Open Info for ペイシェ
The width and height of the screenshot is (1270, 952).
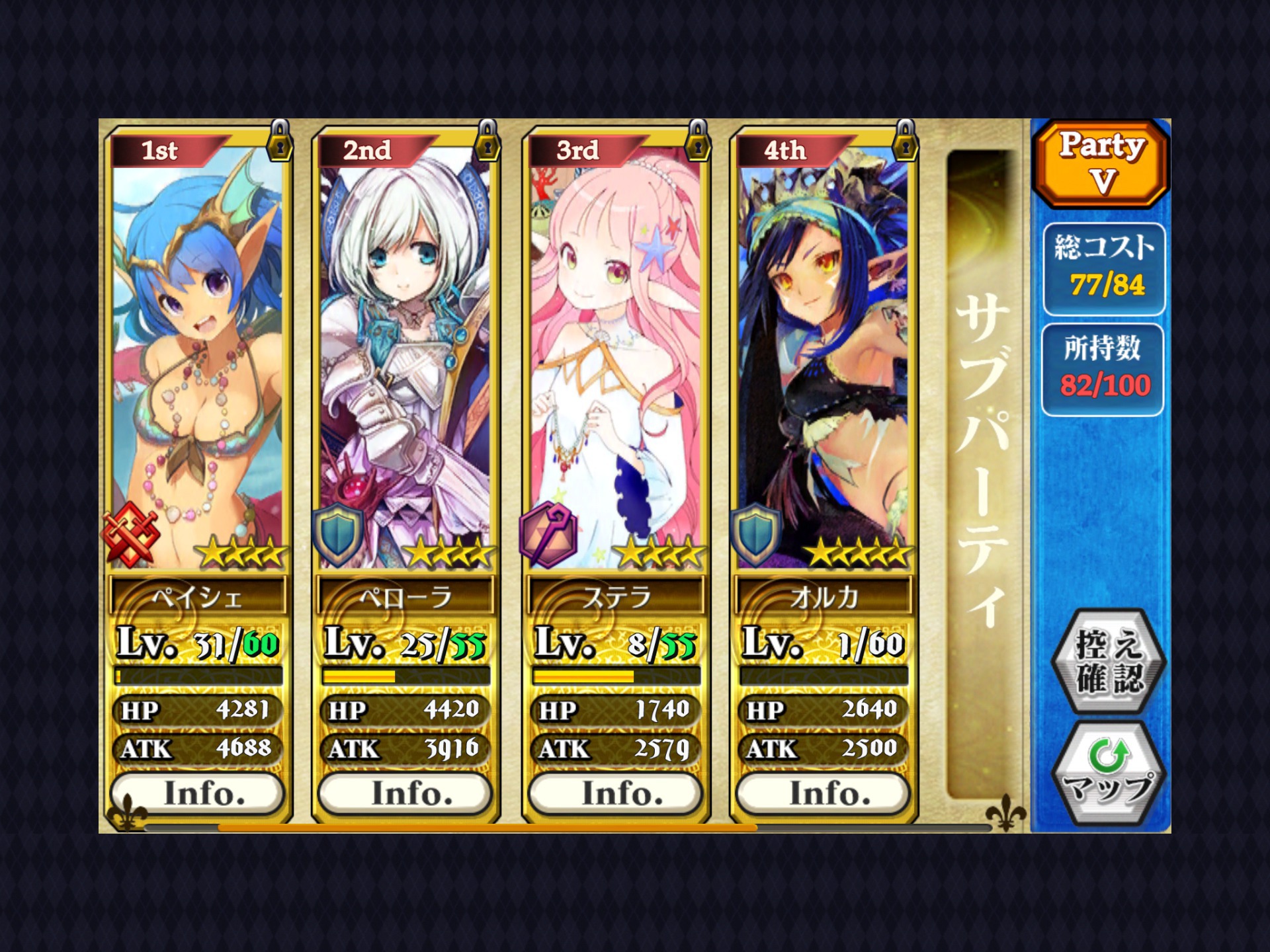click(198, 793)
